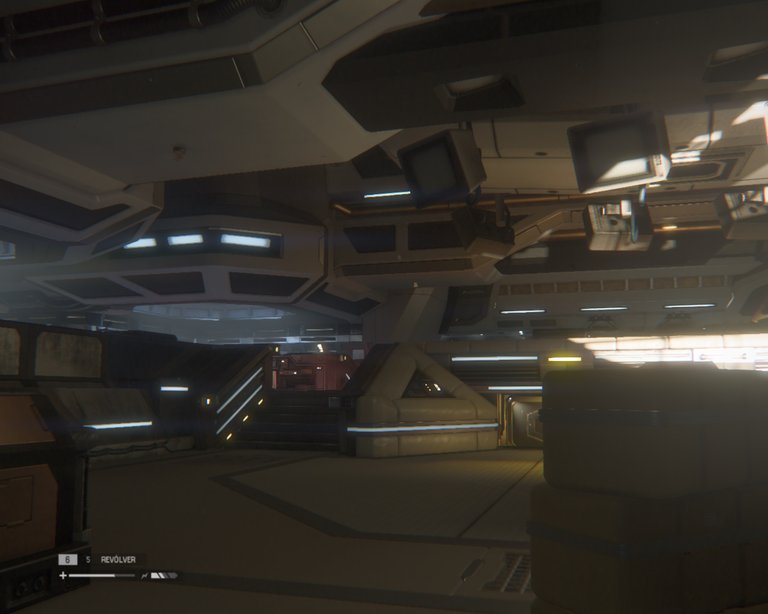Click the flashlight icon beside the battery meter
This screenshot has height=614, width=768.
pyautogui.click(x=146, y=576)
